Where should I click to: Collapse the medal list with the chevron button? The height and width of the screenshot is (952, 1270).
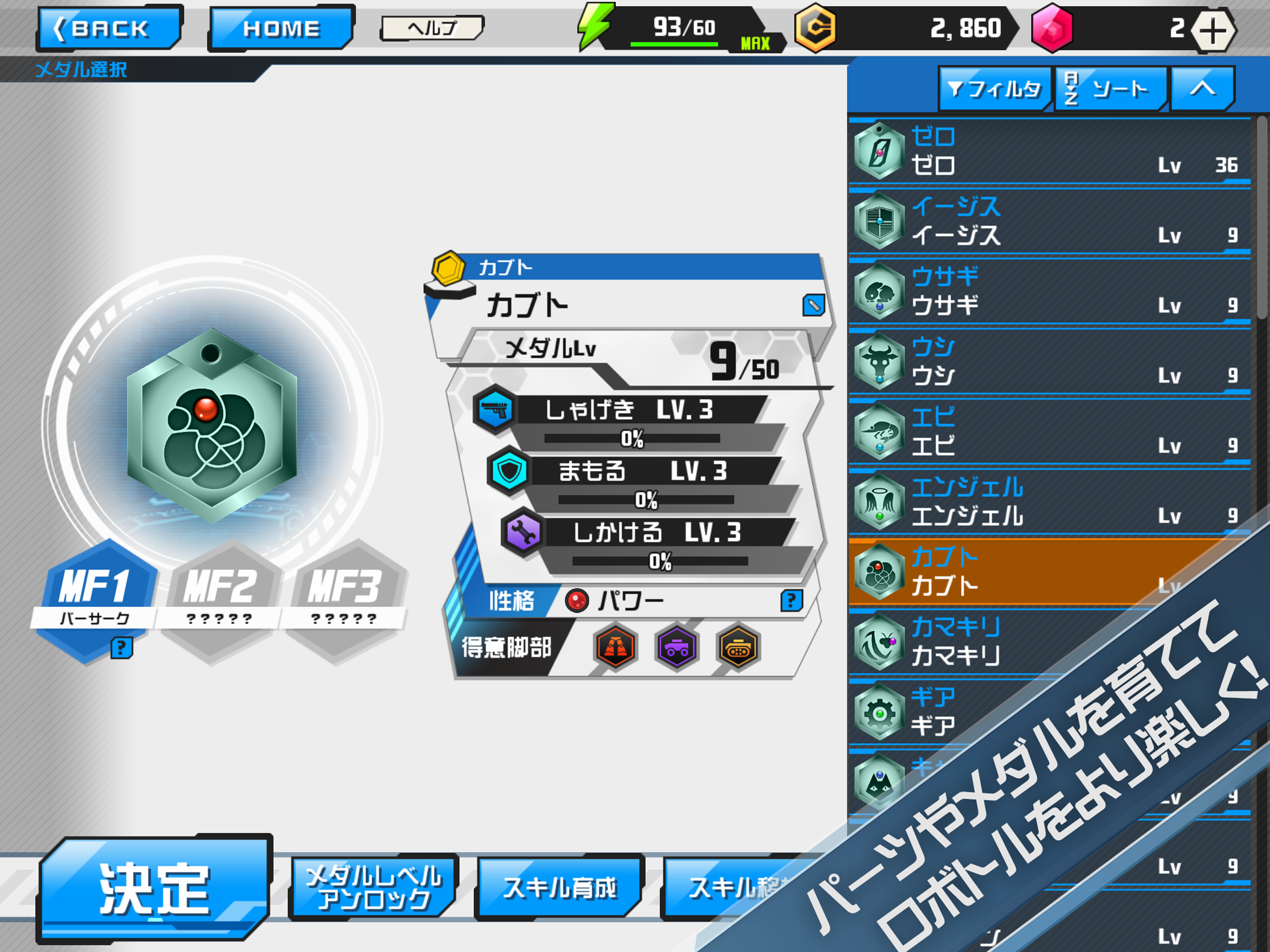pos(1203,88)
